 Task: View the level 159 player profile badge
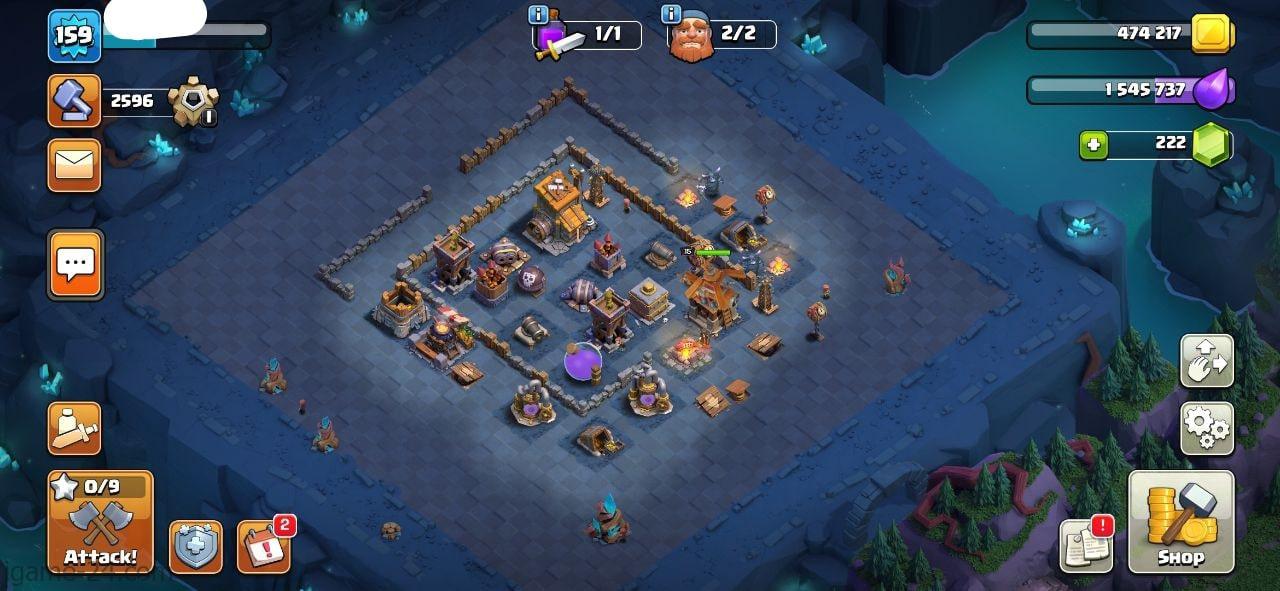(74, 36)
